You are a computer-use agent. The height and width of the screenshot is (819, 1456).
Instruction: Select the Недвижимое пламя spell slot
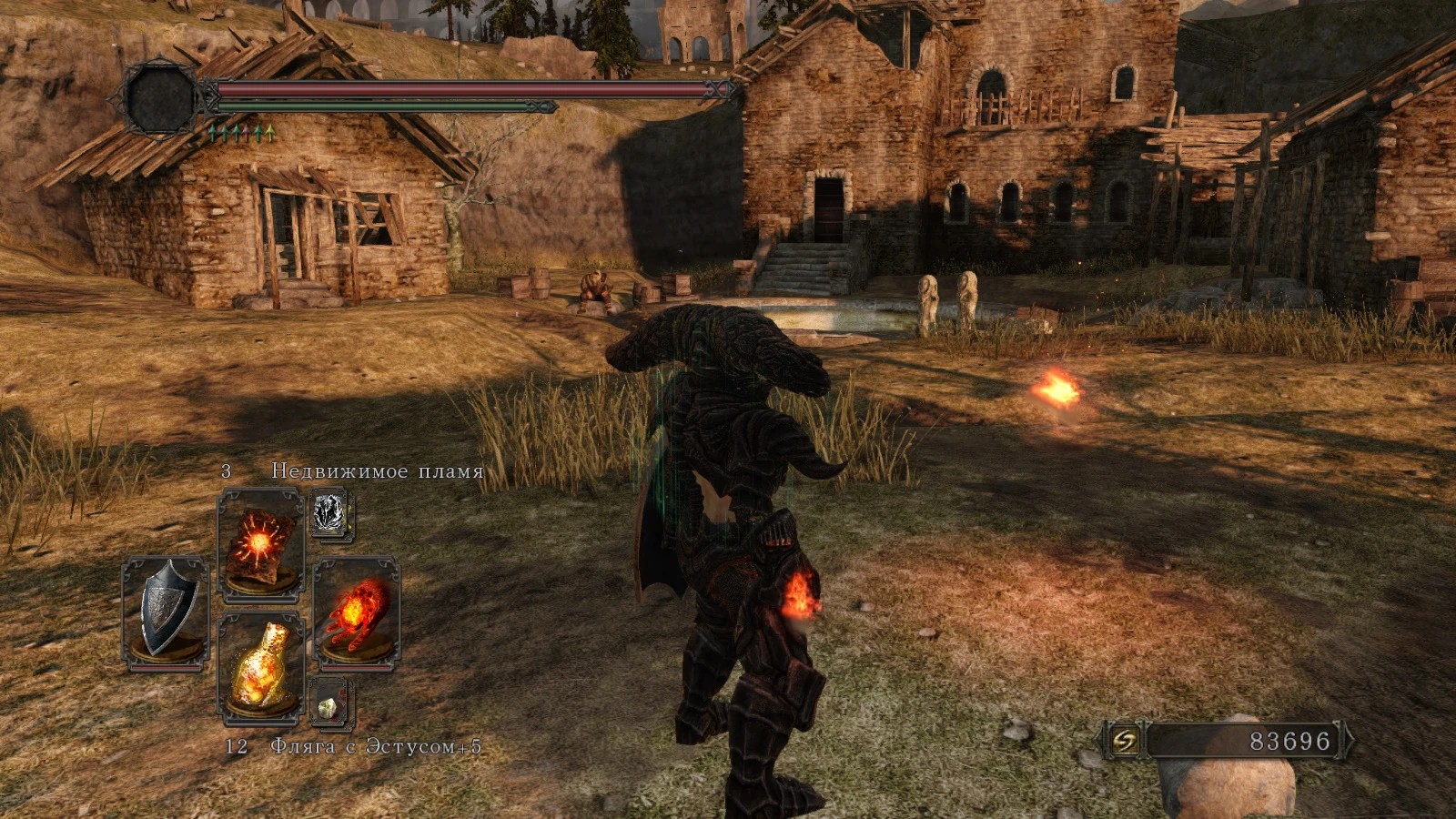pyautogui.click(x=260, y=545)
